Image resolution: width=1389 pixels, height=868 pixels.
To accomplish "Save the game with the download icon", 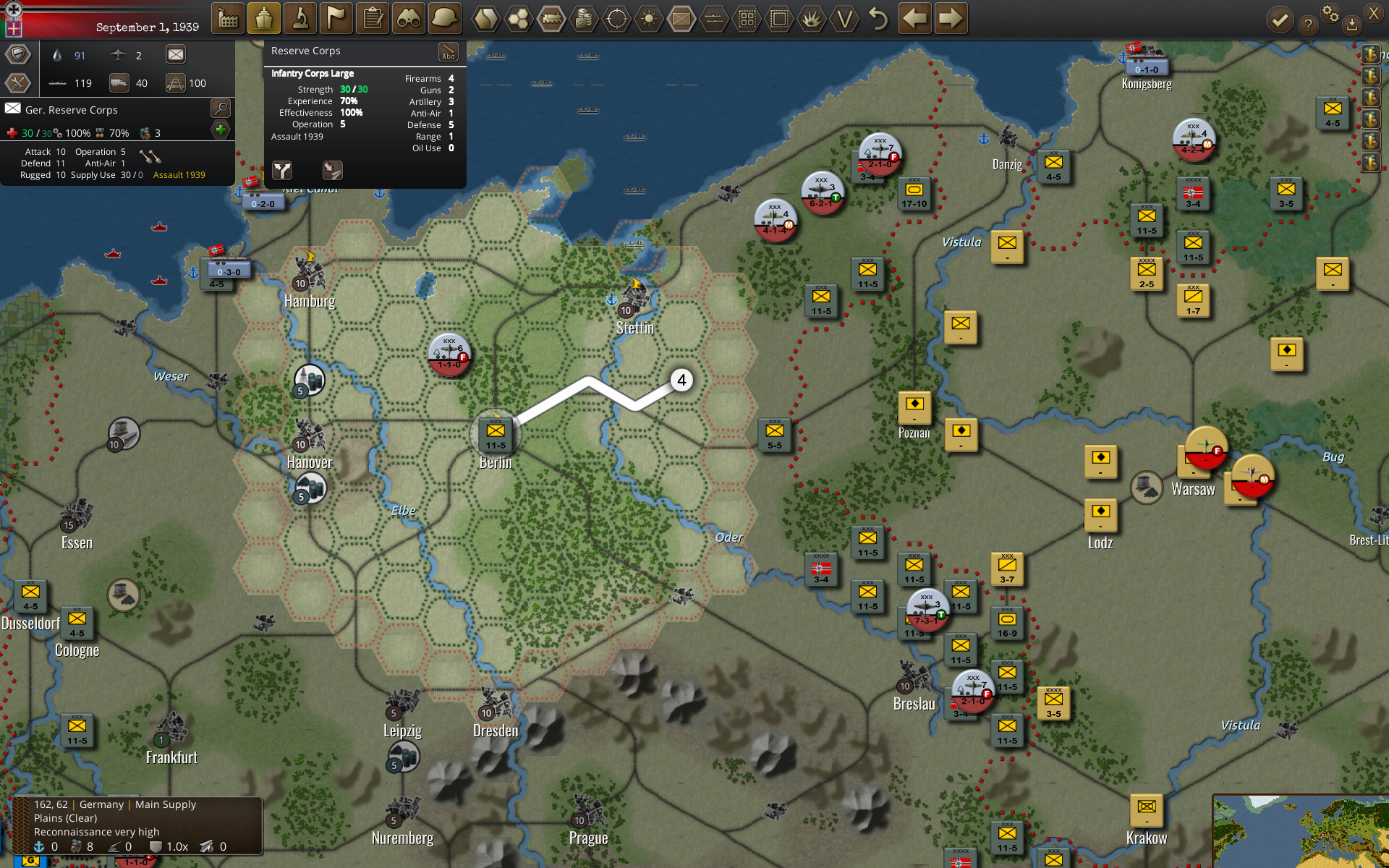I will click(1351, 25).
